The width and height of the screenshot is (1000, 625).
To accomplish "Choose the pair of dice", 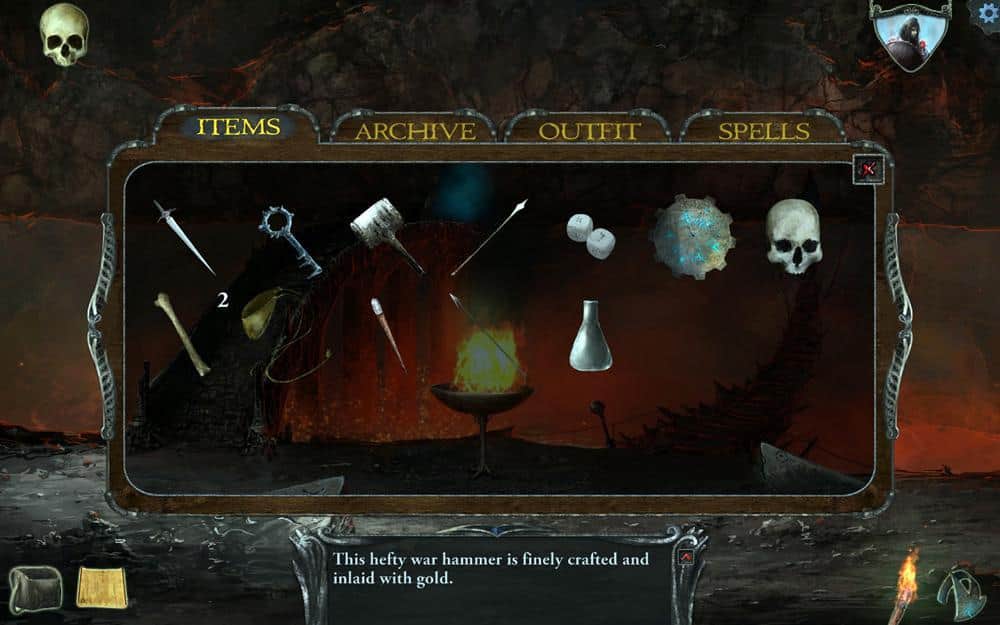I will 591,235.
